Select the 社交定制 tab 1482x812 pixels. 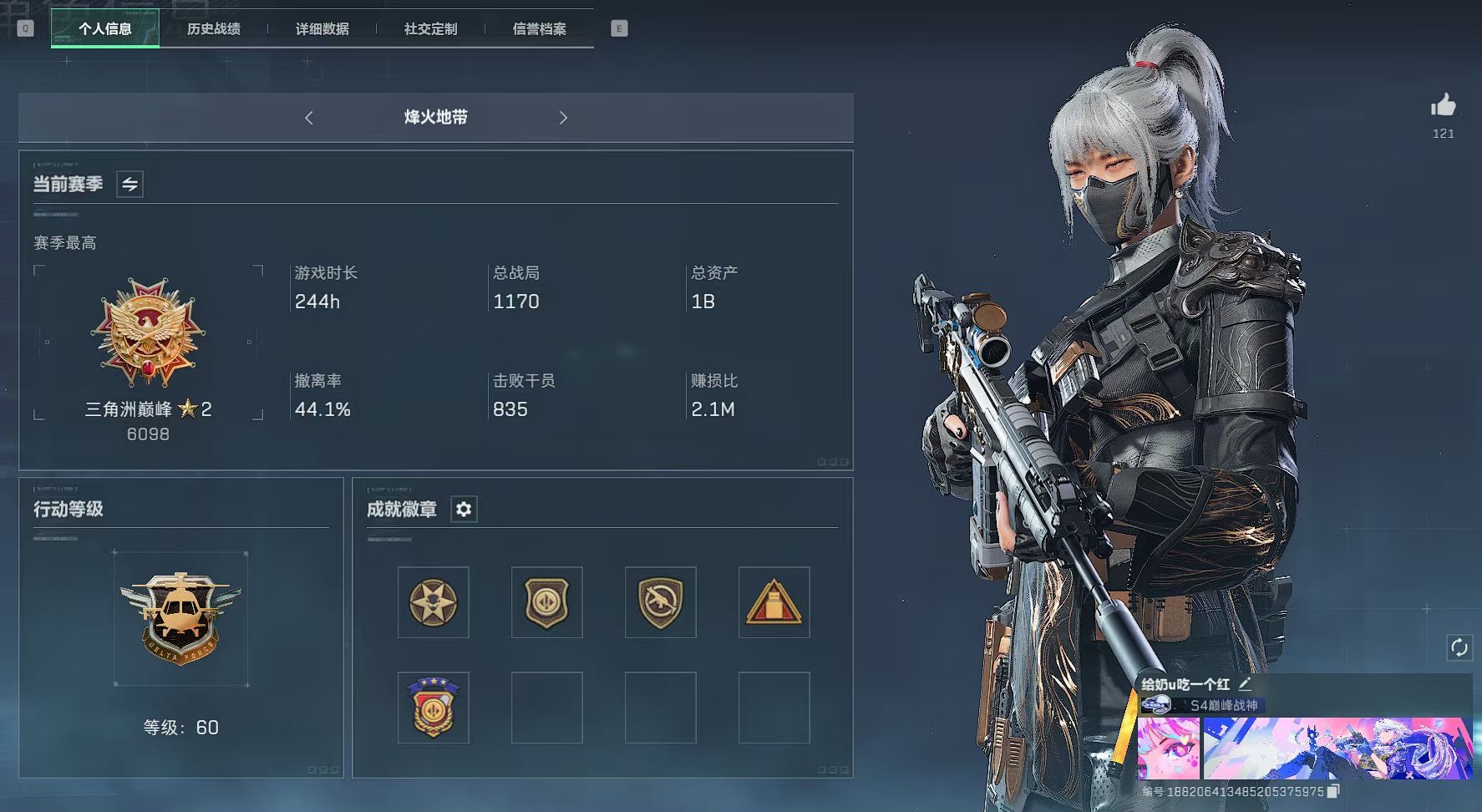pos(430,29)
